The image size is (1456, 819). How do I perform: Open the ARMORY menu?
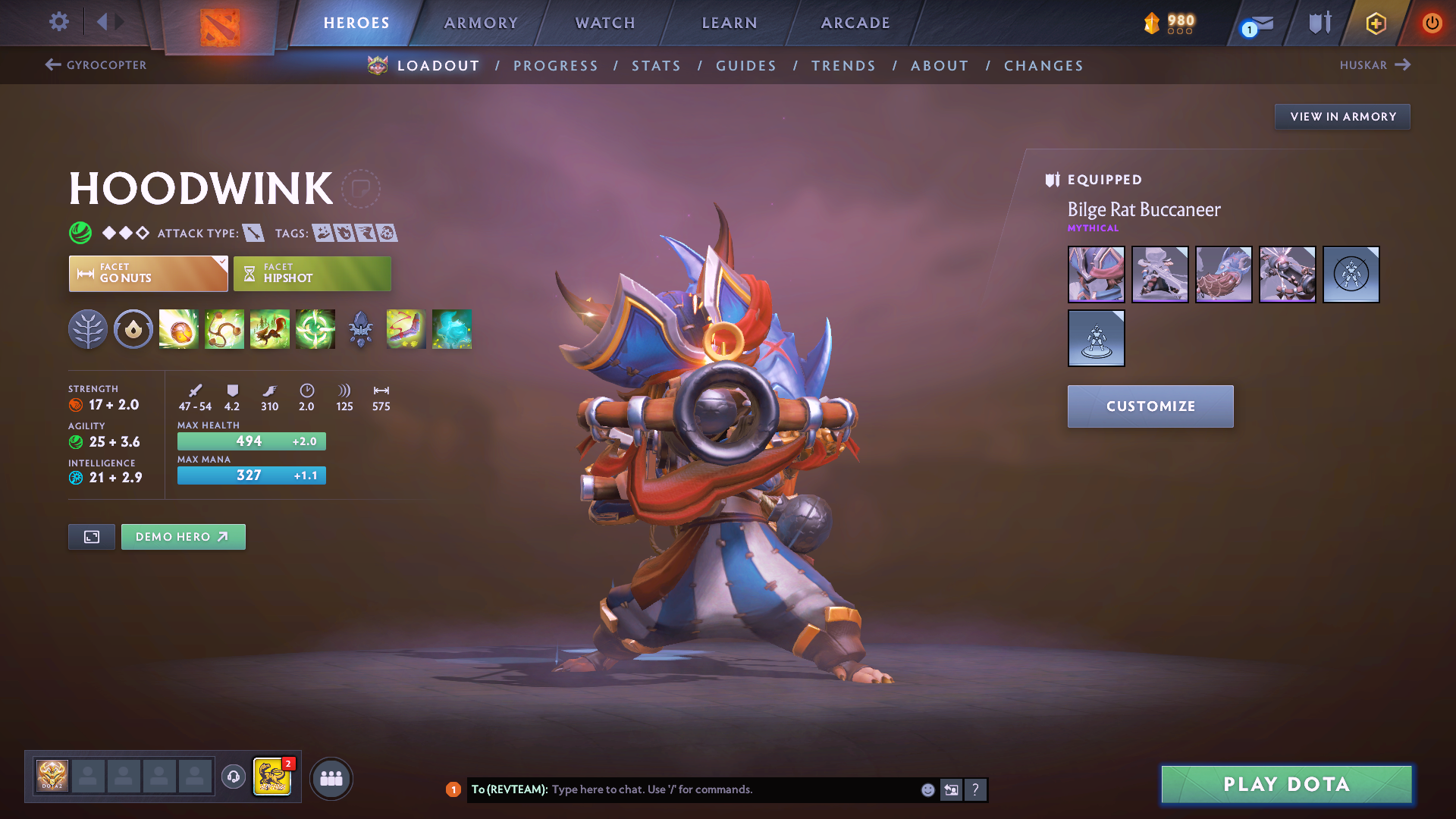(481, 23)
